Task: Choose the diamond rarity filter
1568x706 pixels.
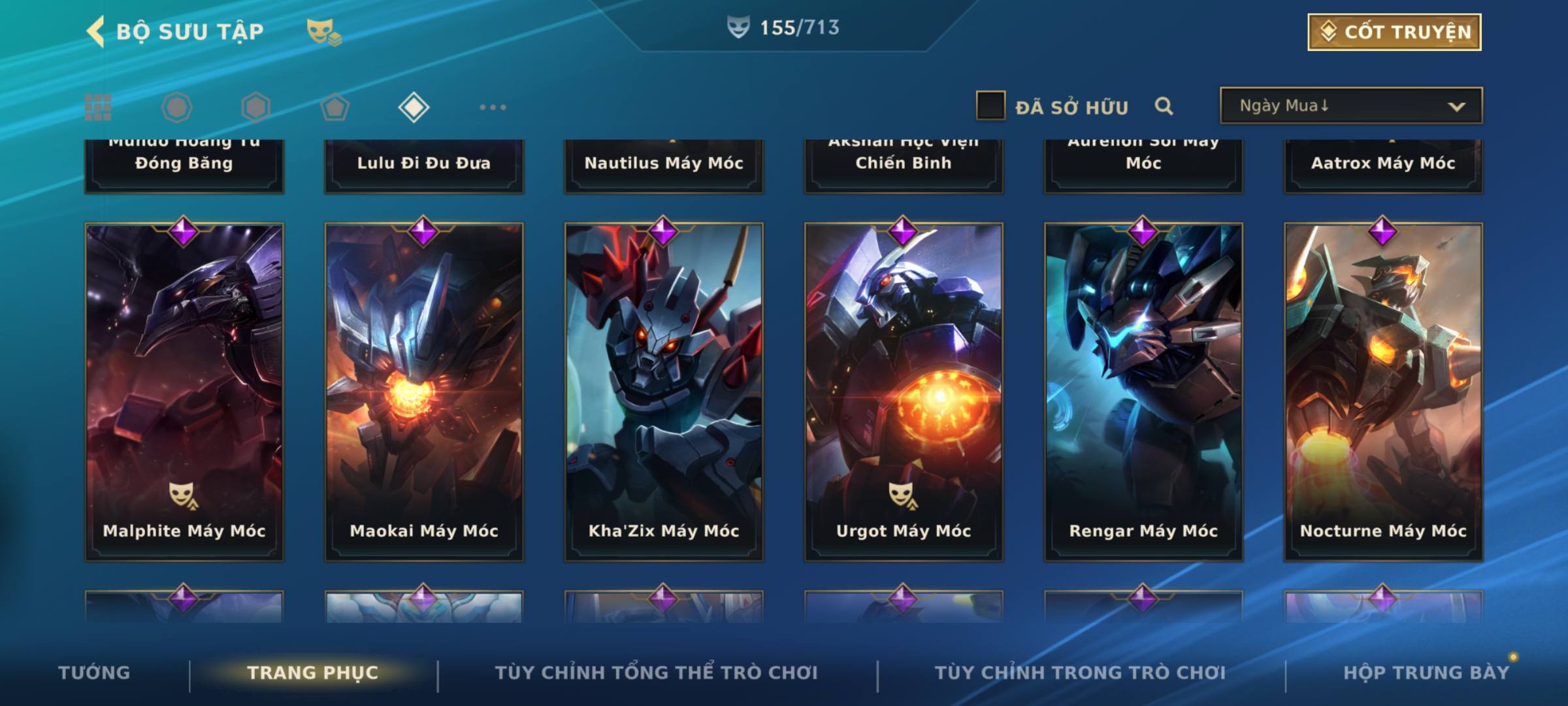Action: click(x=414, y=107)
